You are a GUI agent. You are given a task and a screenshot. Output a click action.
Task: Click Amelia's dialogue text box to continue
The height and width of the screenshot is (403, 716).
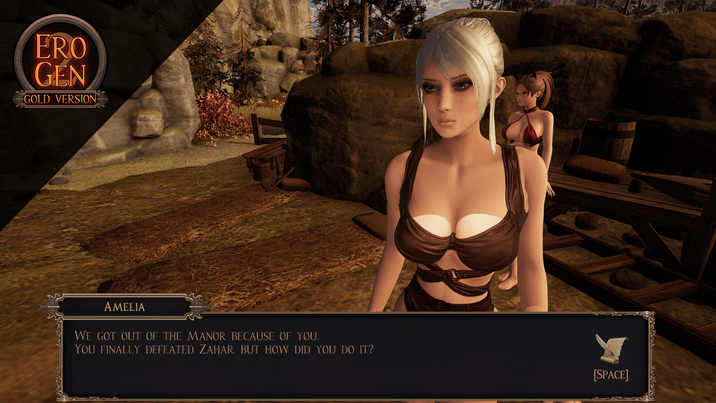coord(320,355)
